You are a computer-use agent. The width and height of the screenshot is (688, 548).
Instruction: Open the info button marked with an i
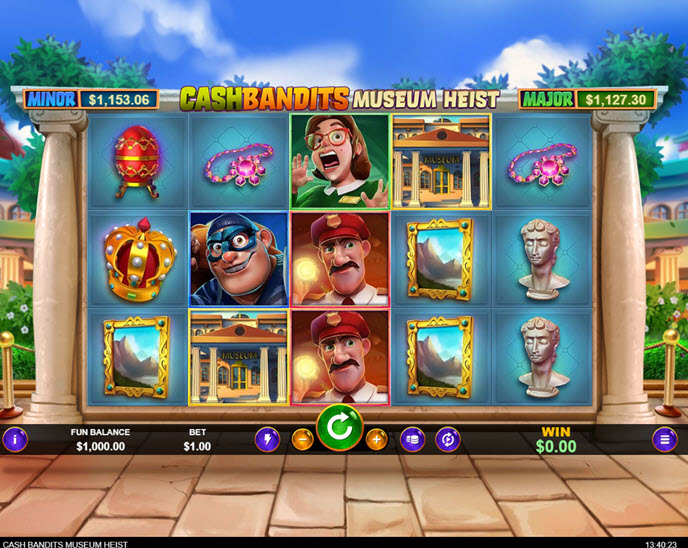coord(15,439)
